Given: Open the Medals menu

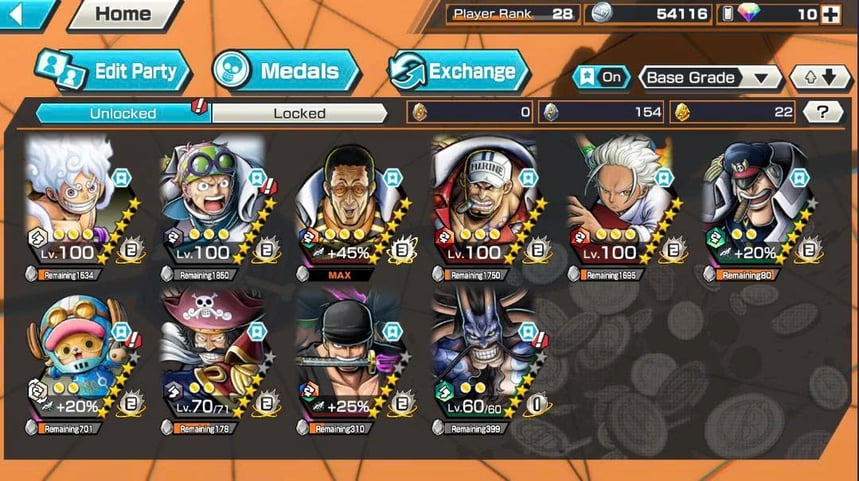Looking at the screenshot, I should (288, 71).
